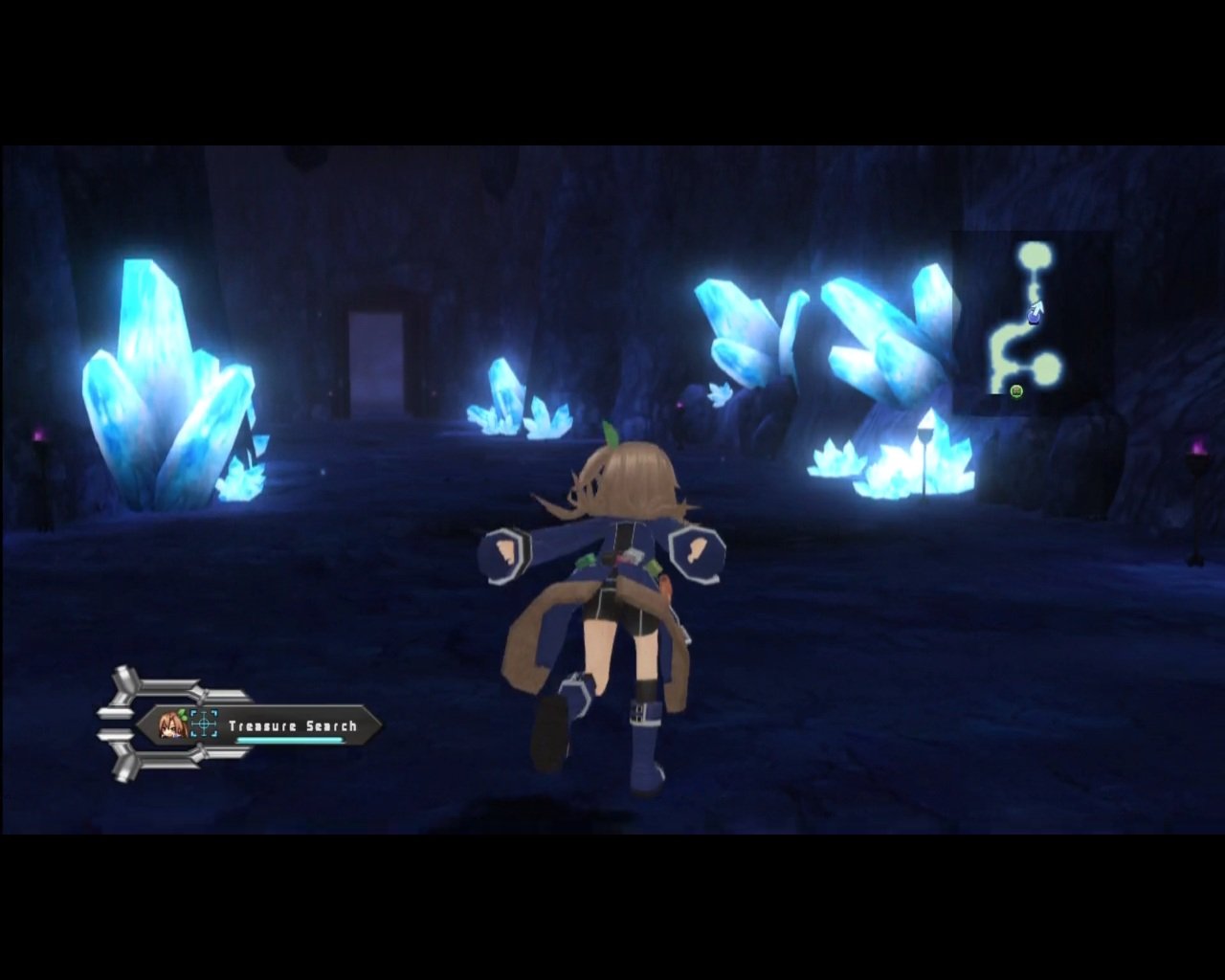
Task: Select the Treasure Search crosshair icon
Action: [202, 723]
